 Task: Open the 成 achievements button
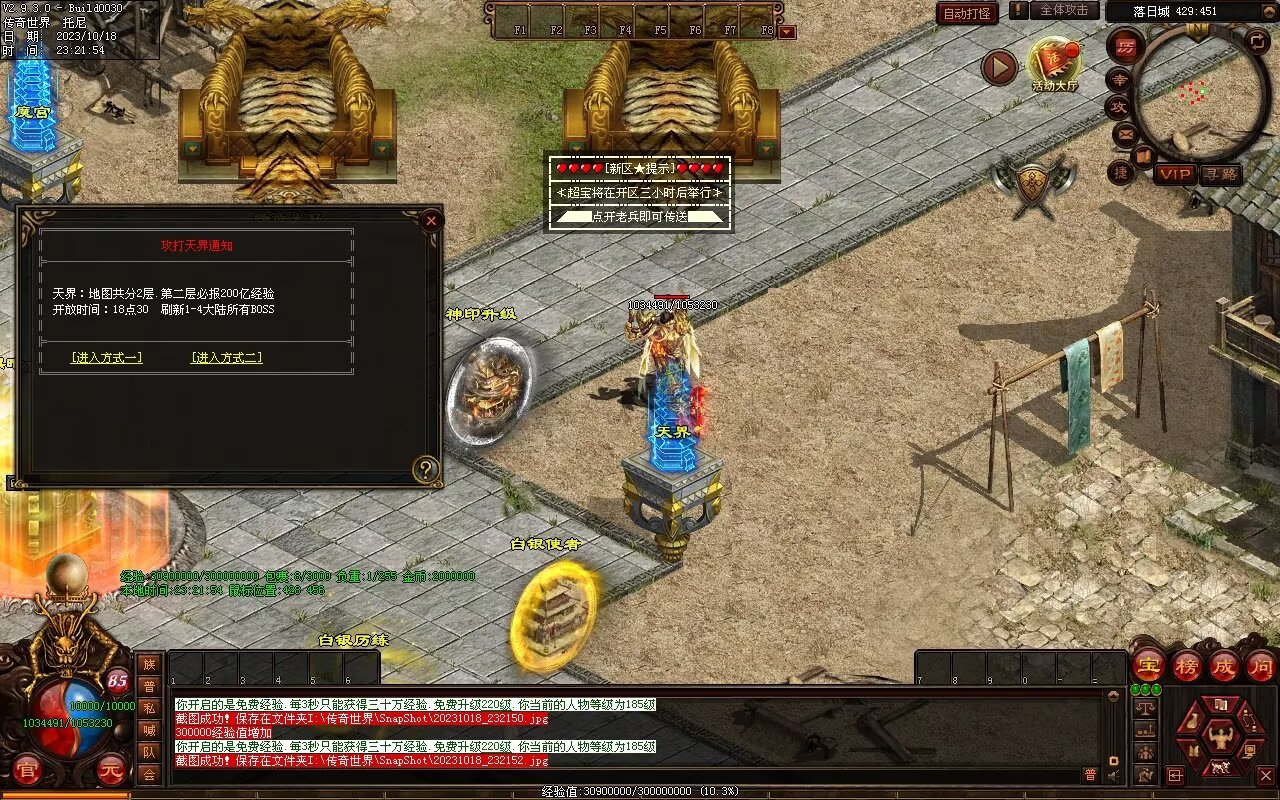click(1224, 665)
